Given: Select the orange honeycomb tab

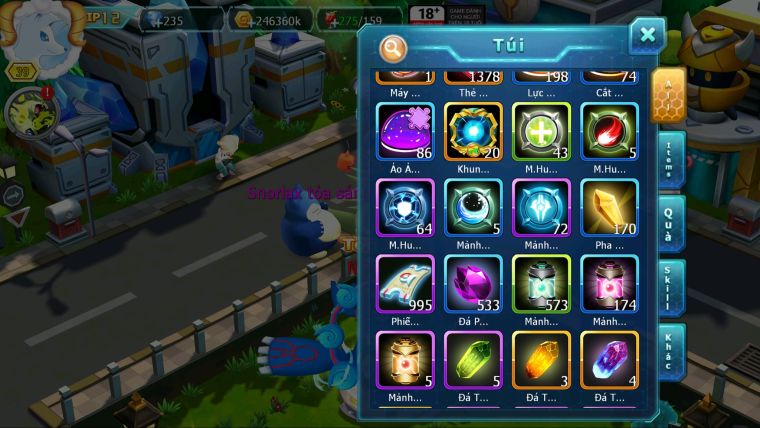Looking at the screenshot, I should (x=667, y=95).
